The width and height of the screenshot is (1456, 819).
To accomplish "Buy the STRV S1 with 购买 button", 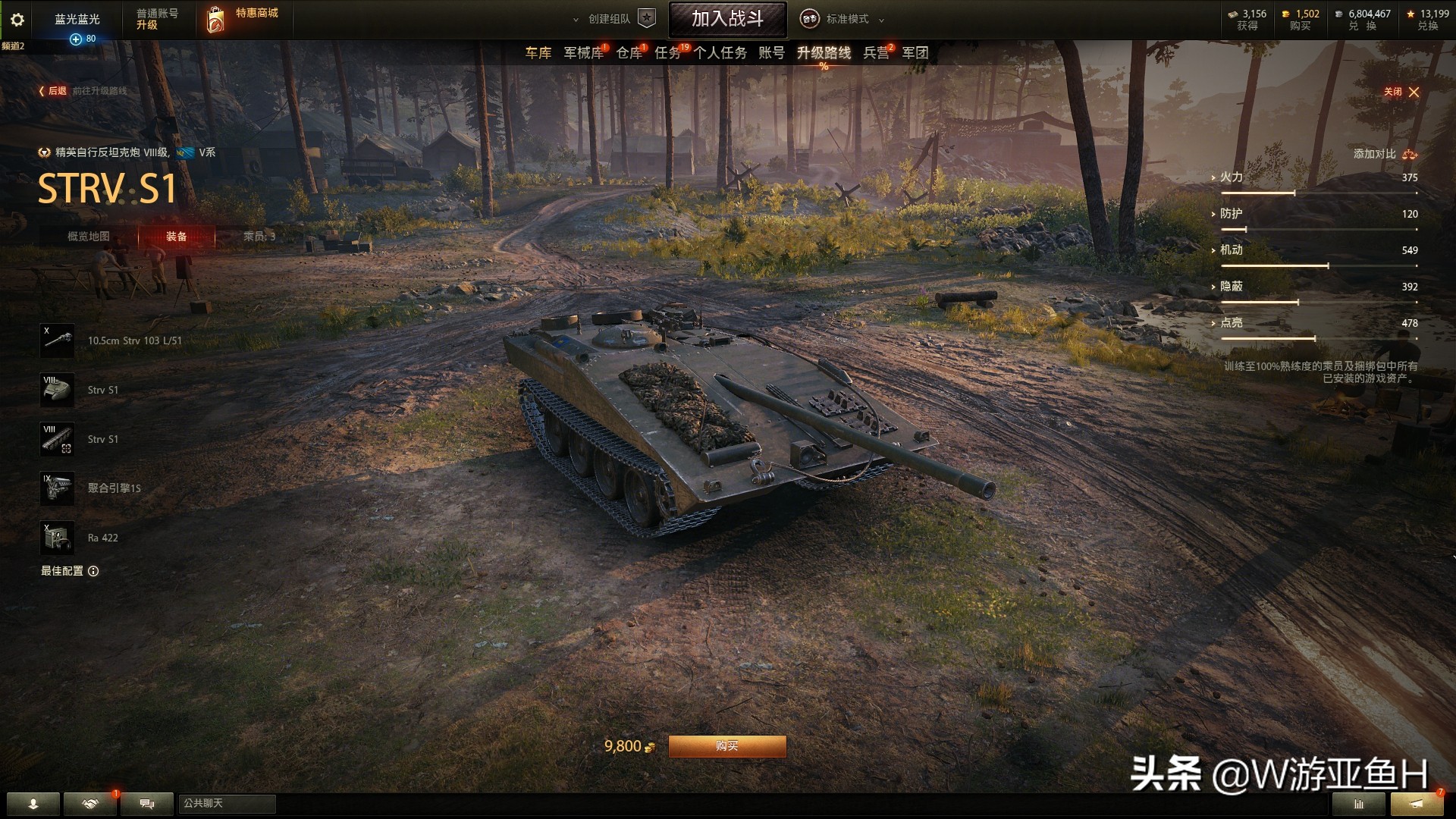I will click(x=726, y=746).
